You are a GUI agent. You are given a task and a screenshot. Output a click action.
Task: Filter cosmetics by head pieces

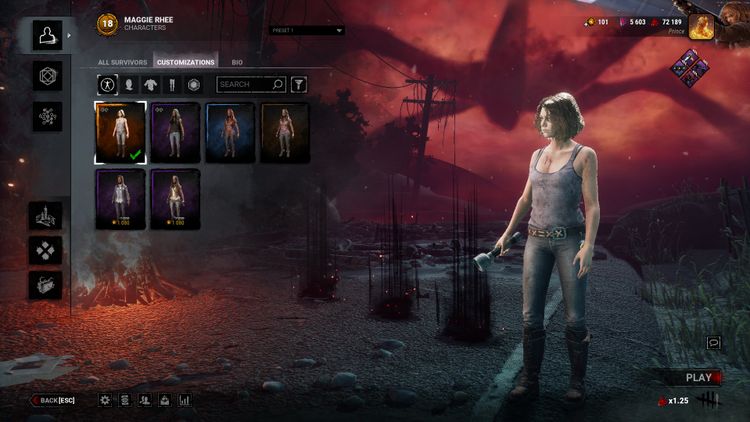[129, 85]
